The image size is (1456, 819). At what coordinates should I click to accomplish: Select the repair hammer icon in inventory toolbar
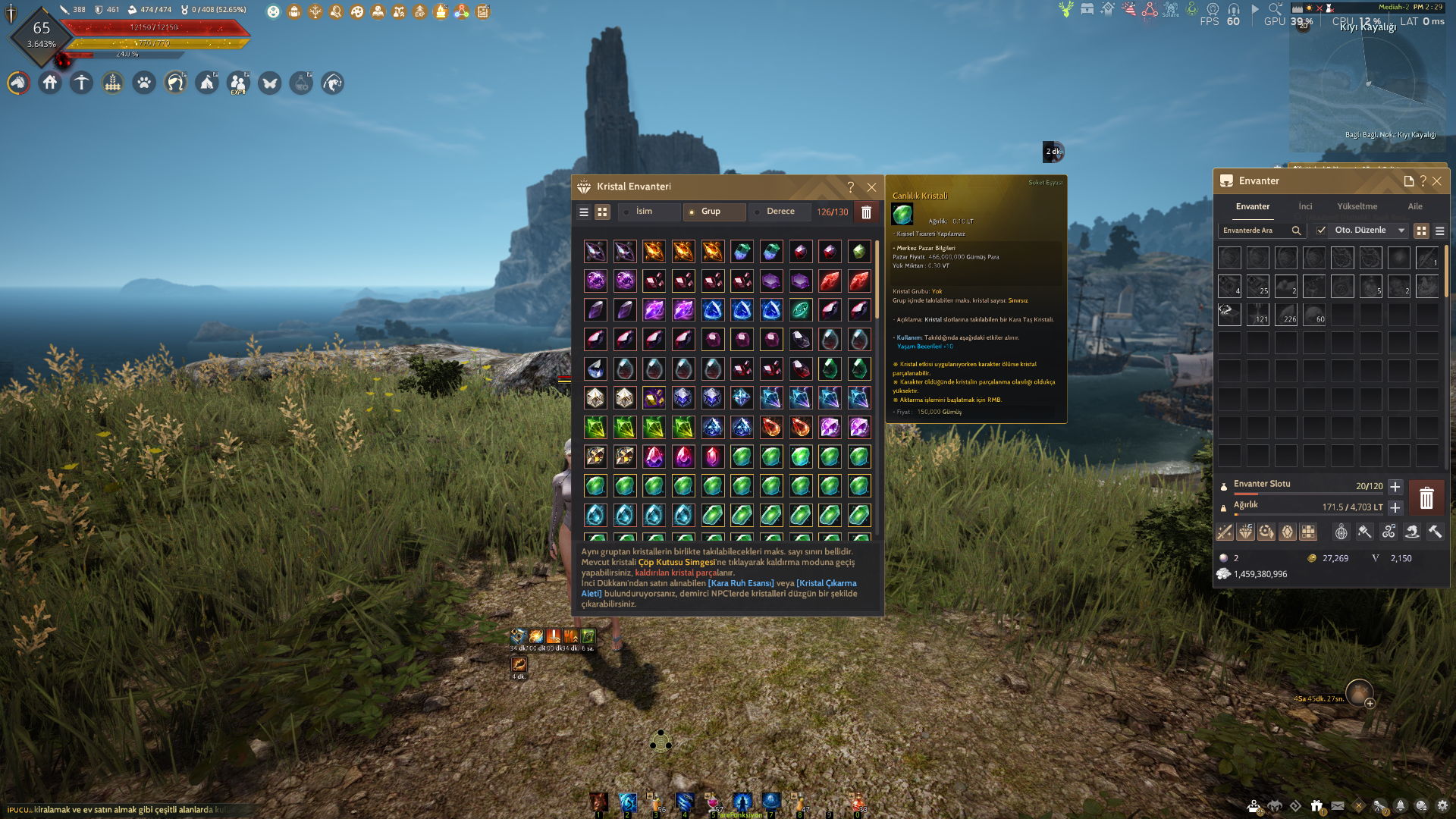(x=1436, y=533)
